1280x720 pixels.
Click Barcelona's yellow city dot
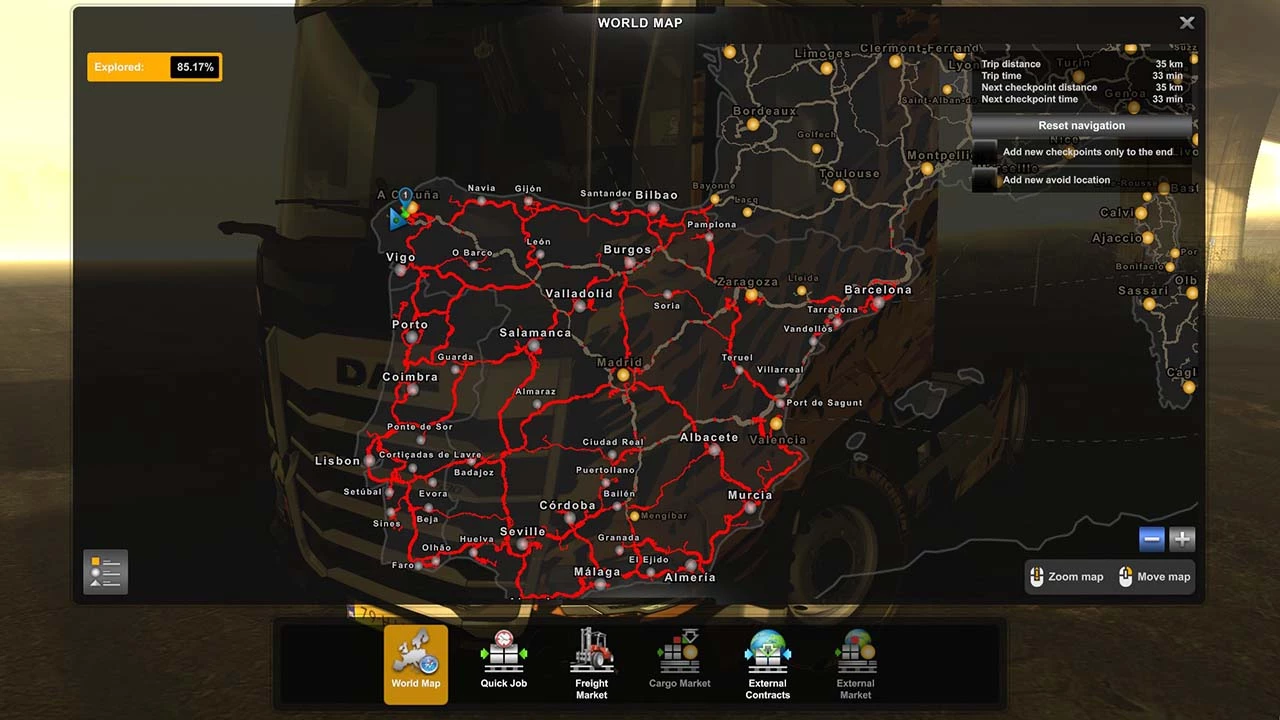coord(876,302)
